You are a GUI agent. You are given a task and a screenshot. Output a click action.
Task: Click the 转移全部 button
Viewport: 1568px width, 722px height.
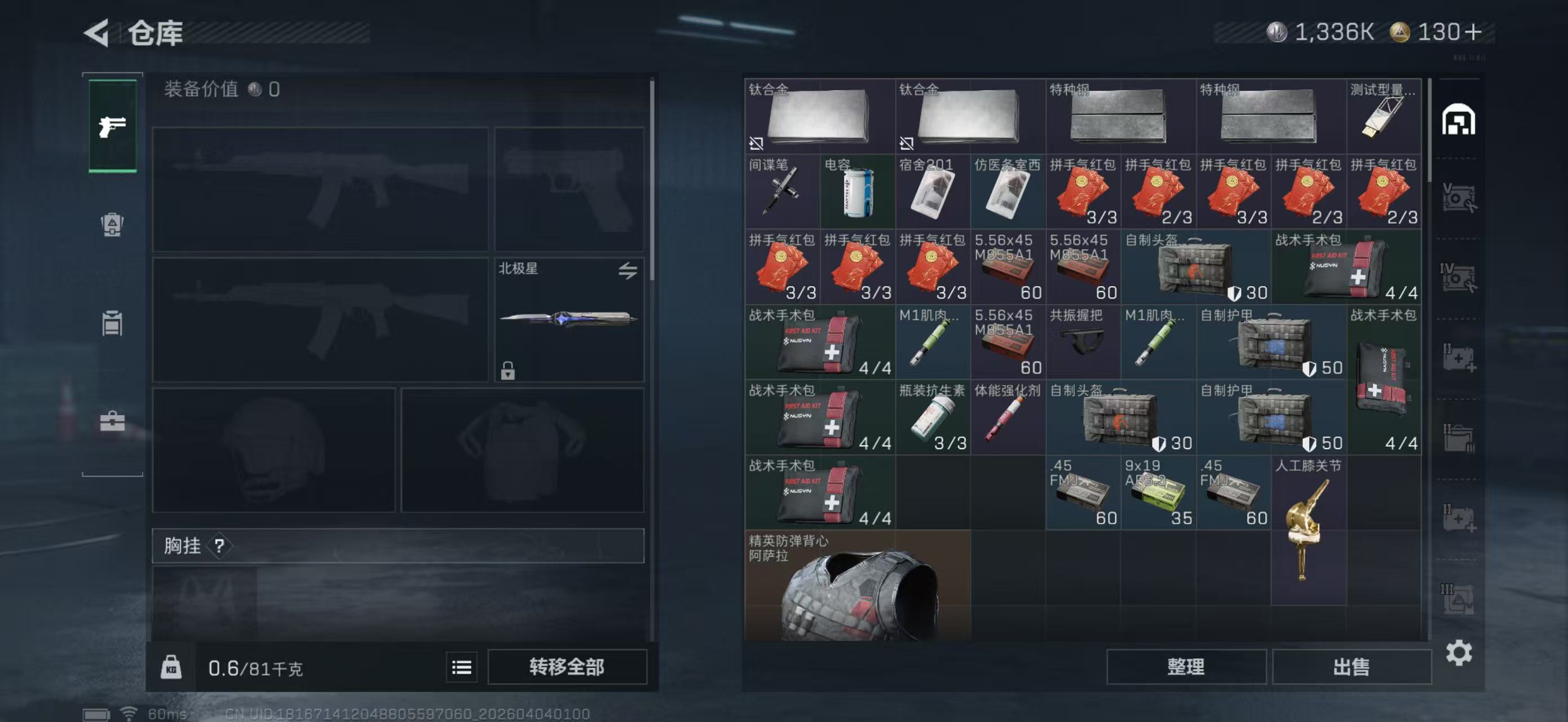[x=567, y=667]
